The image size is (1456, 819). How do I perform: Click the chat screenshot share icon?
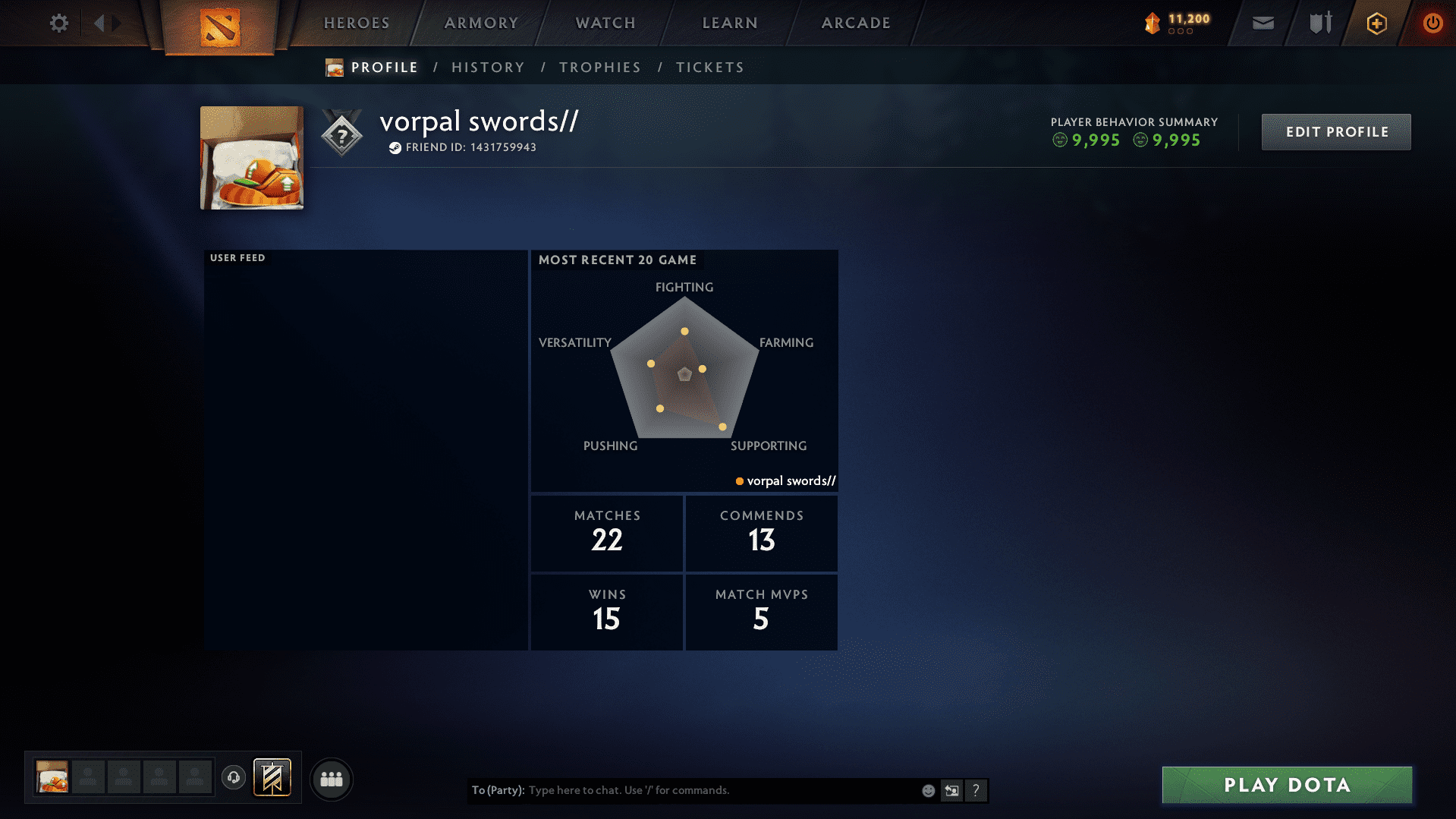pos(951,790)
